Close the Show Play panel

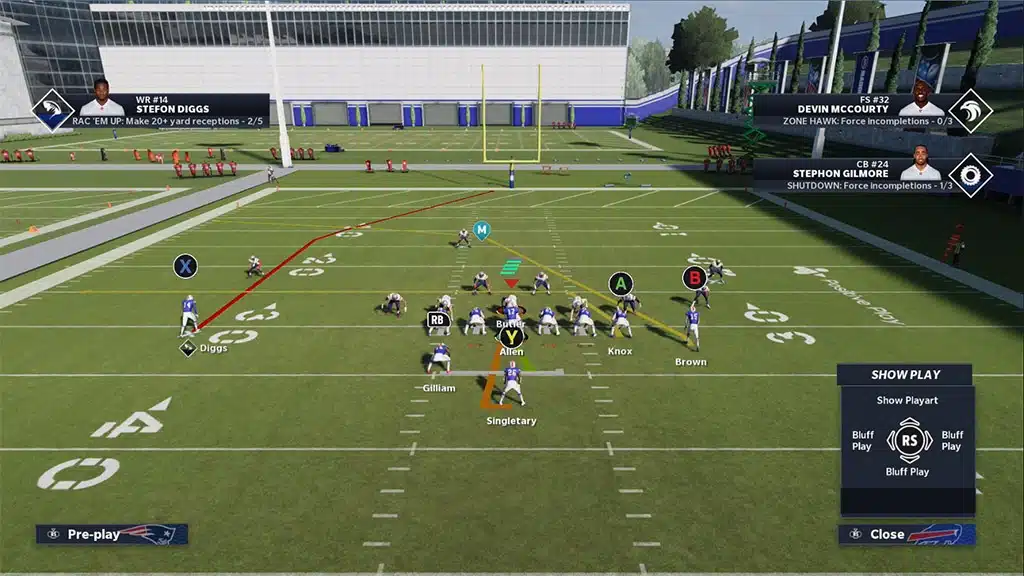tap(906, 534)
